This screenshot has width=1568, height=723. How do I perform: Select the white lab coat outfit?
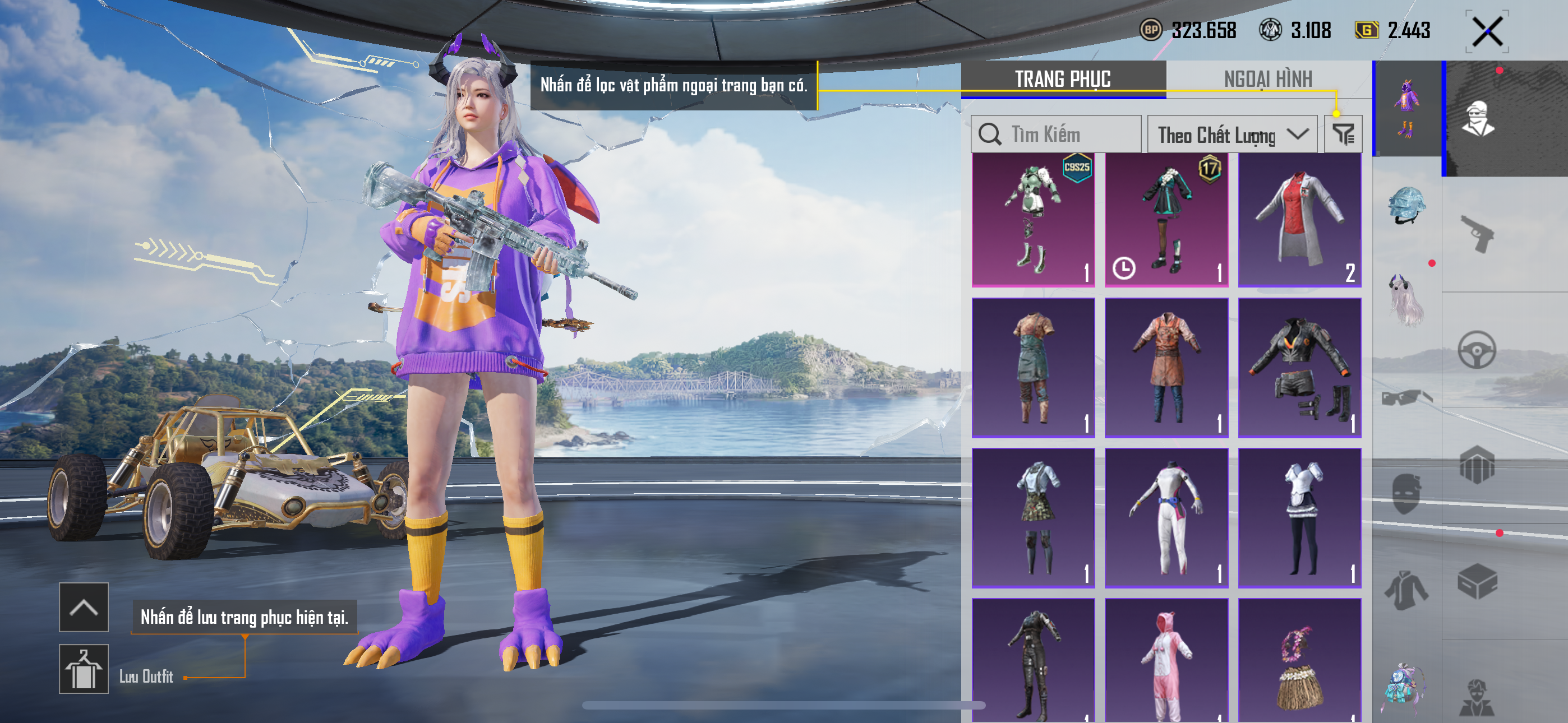[x=1299, y=219]
